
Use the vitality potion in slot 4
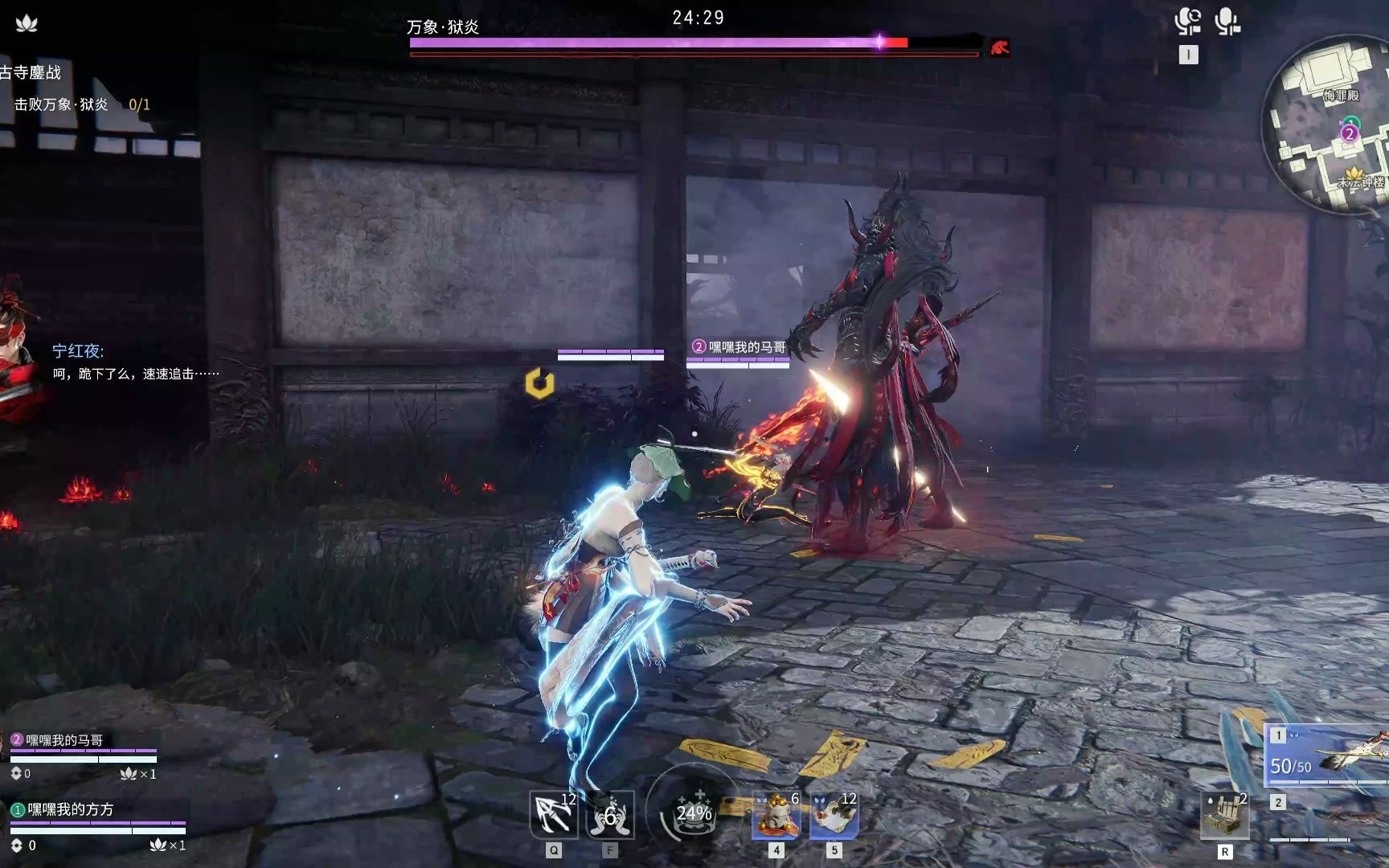click(776, 815)
